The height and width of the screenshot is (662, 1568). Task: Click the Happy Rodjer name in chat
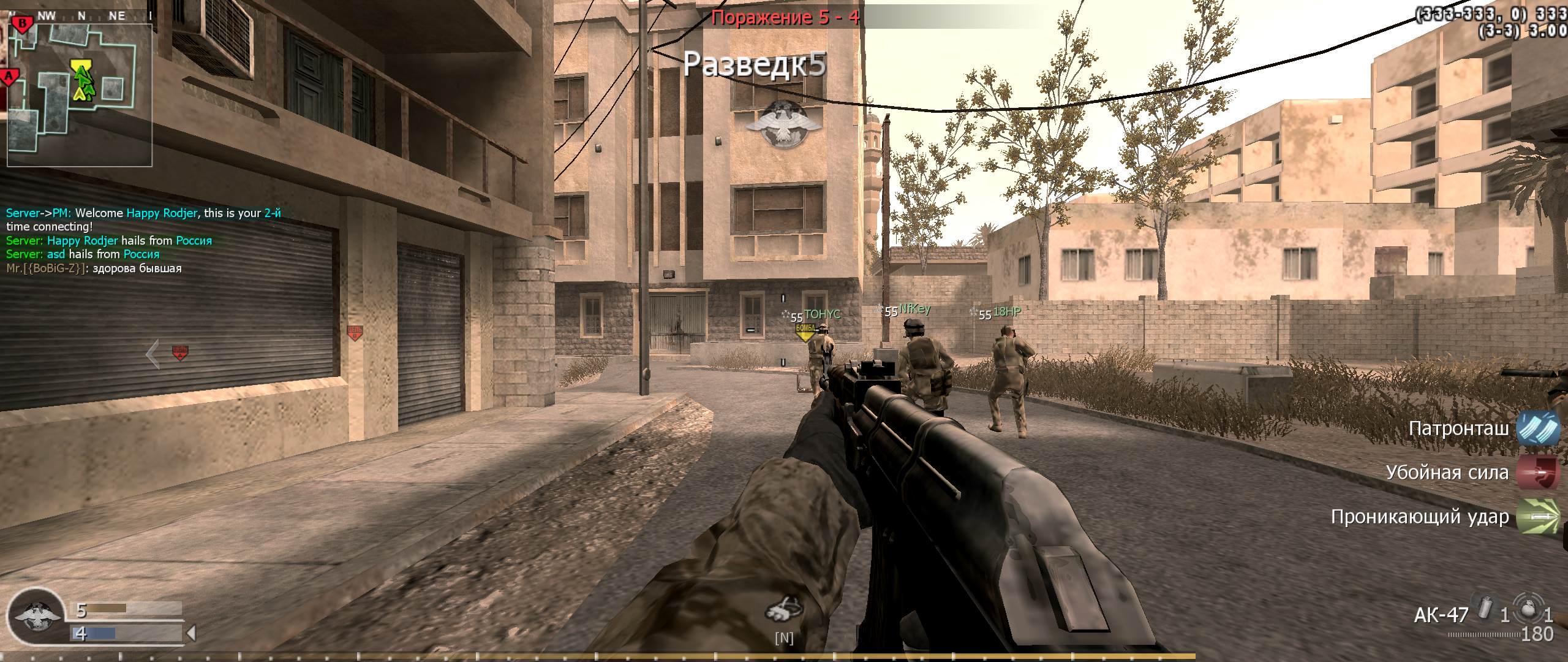[x=162, y=213]
